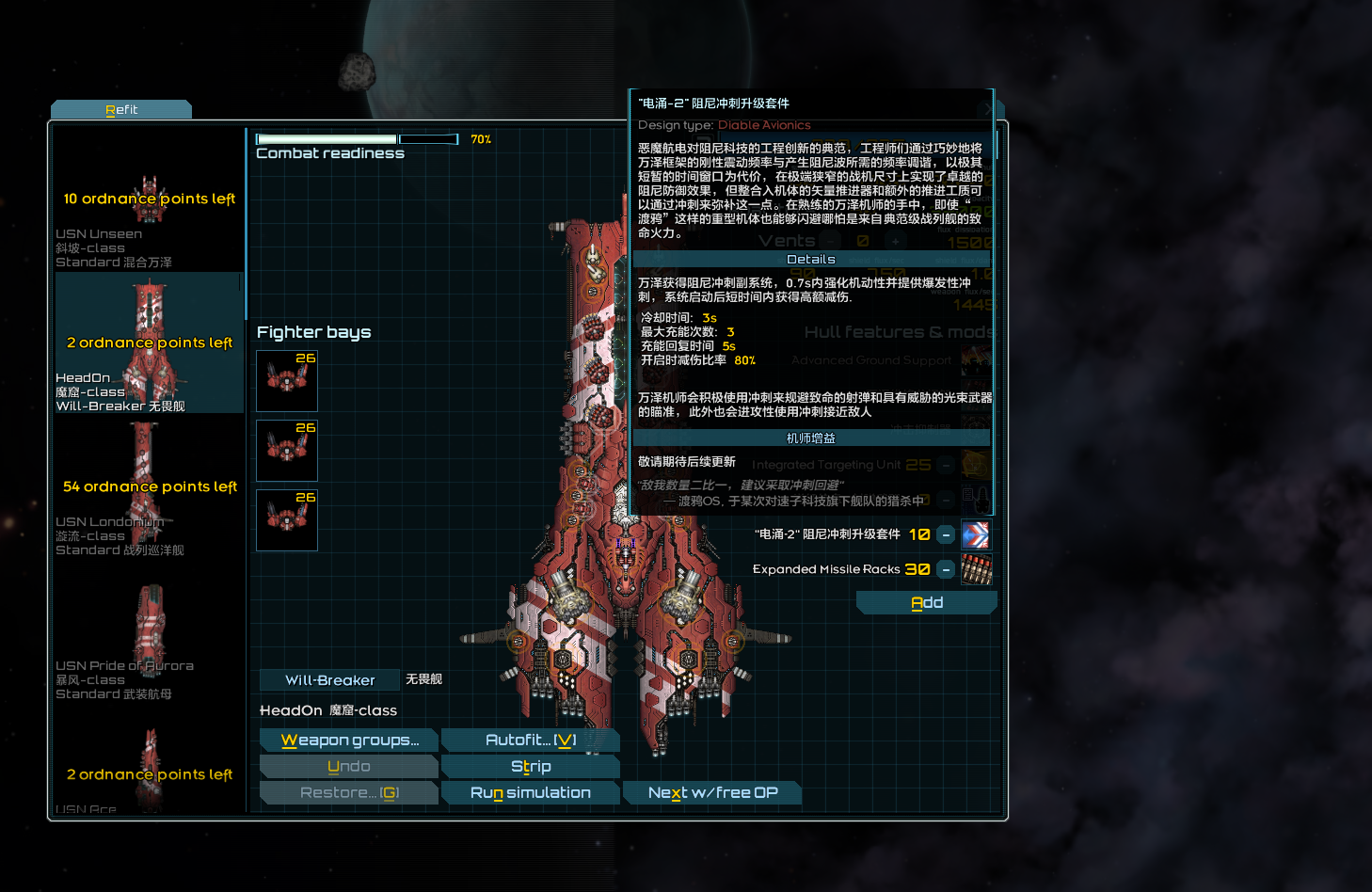Click the Add button

pos(926,602)
